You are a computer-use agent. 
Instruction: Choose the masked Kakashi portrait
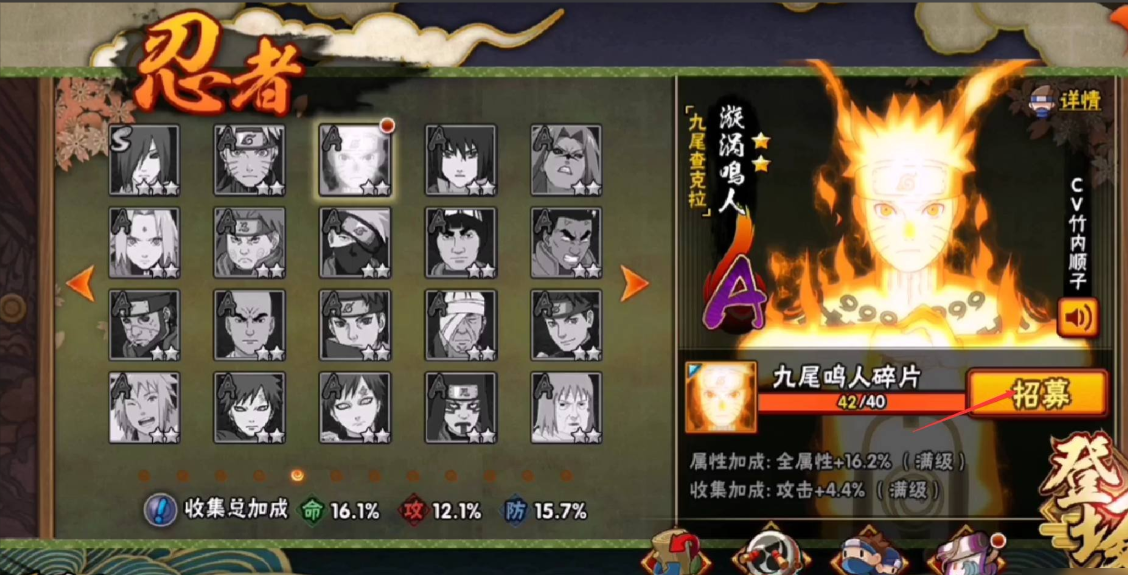[355, 242]
